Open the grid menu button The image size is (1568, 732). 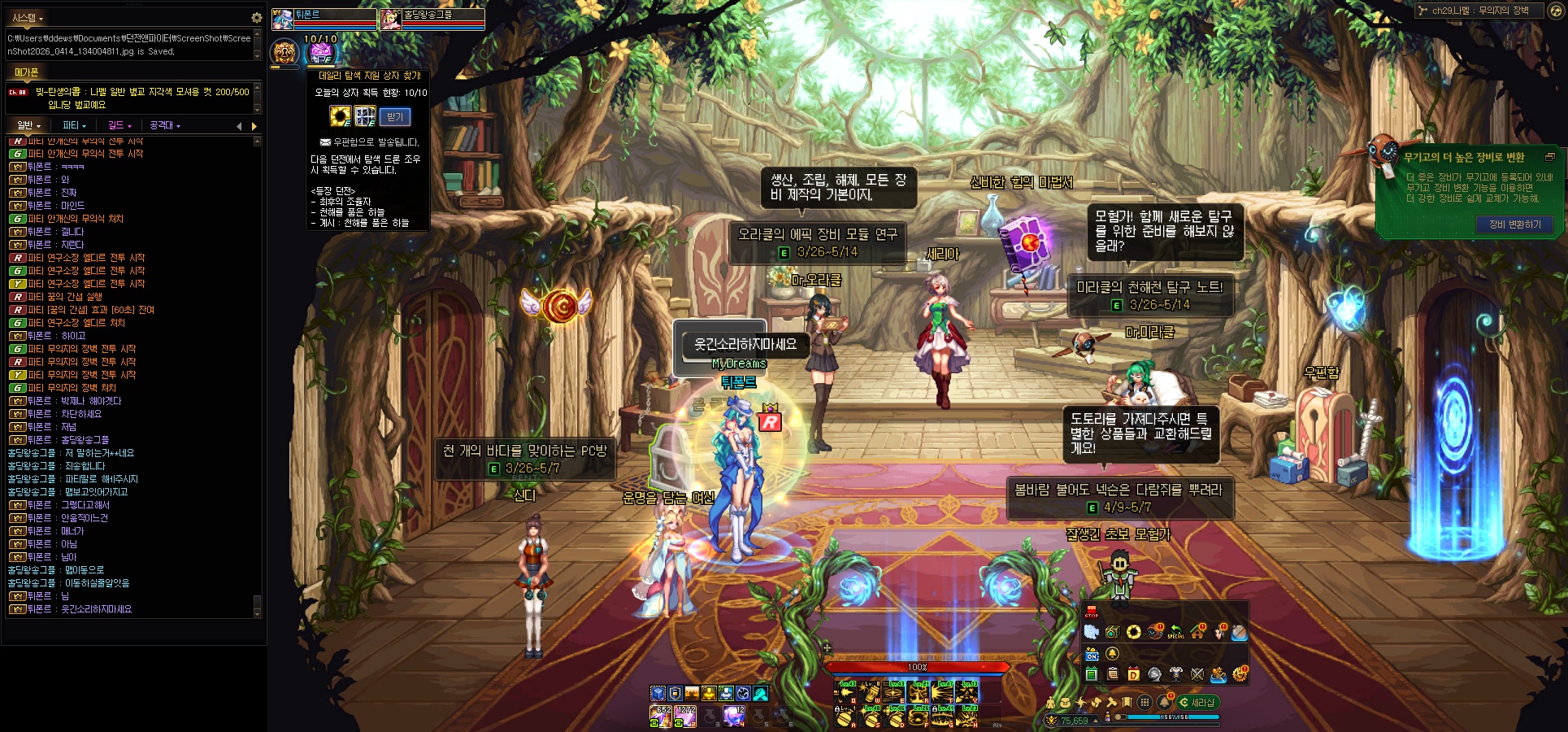[1145, 702]
